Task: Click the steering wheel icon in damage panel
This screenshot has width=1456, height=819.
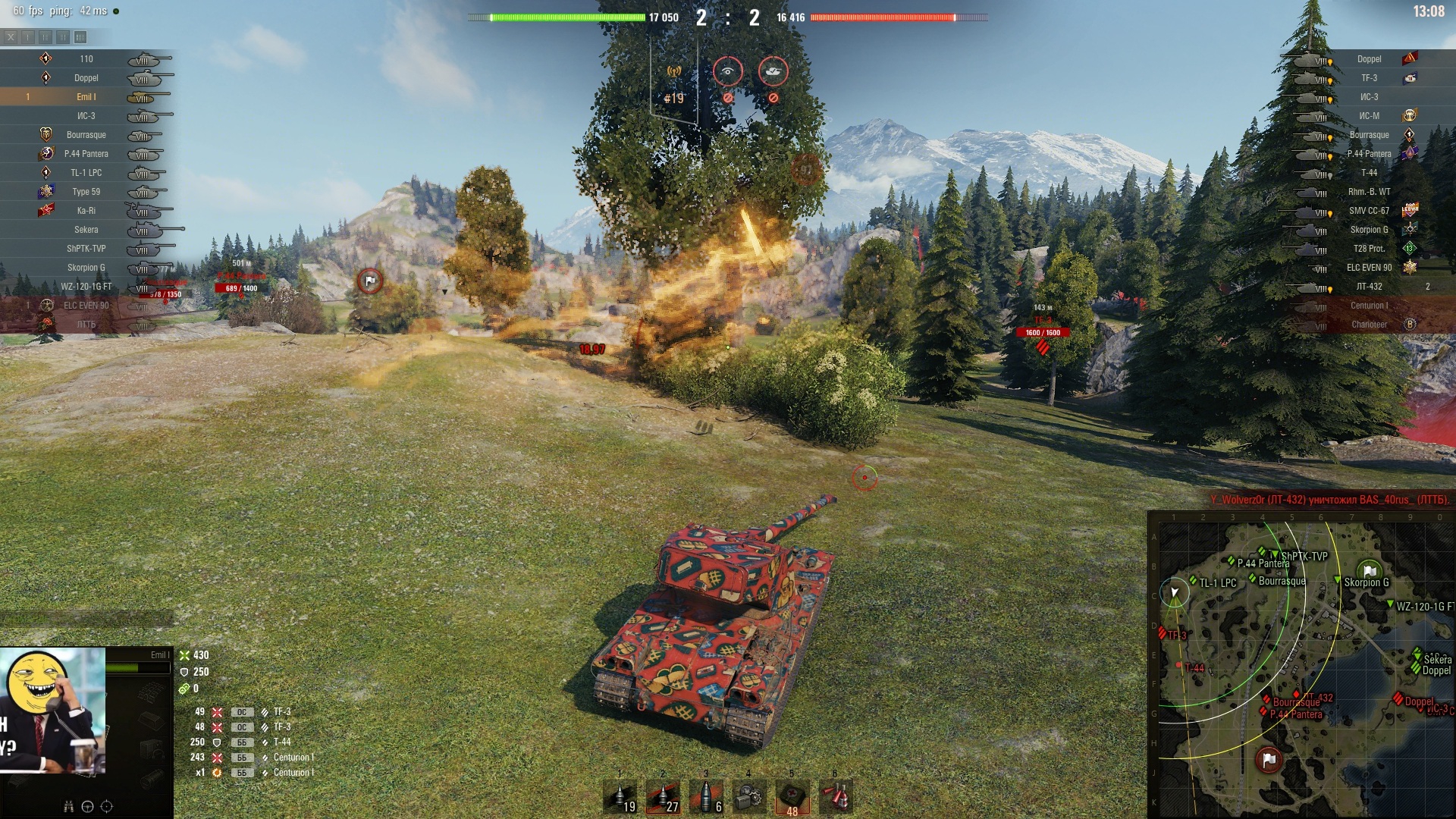Action: point(87,807)
